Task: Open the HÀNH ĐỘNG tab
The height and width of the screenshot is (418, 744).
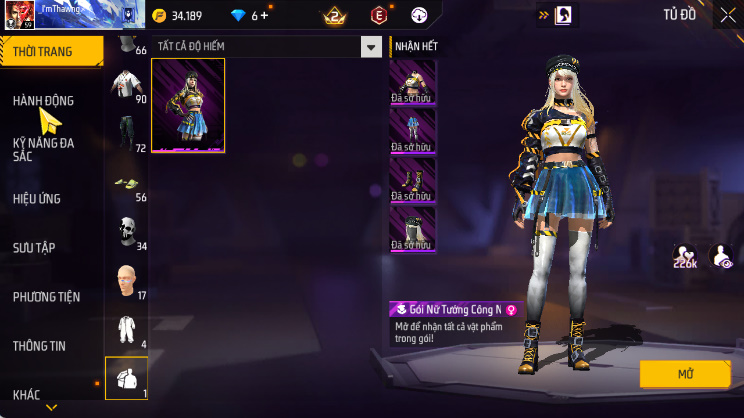Action: click(43, 101)
